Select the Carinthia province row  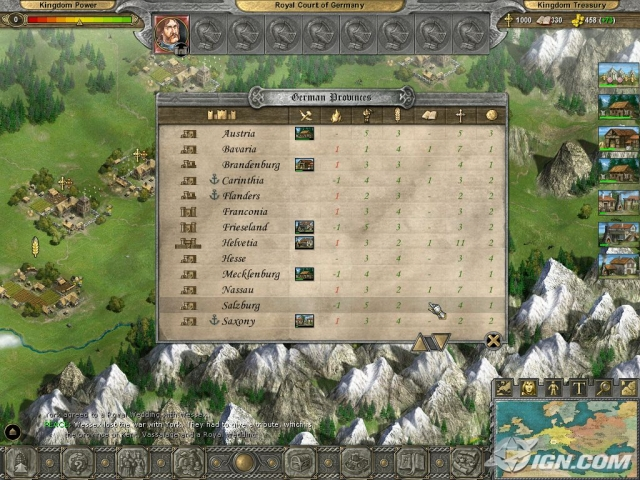coord(245,180)
